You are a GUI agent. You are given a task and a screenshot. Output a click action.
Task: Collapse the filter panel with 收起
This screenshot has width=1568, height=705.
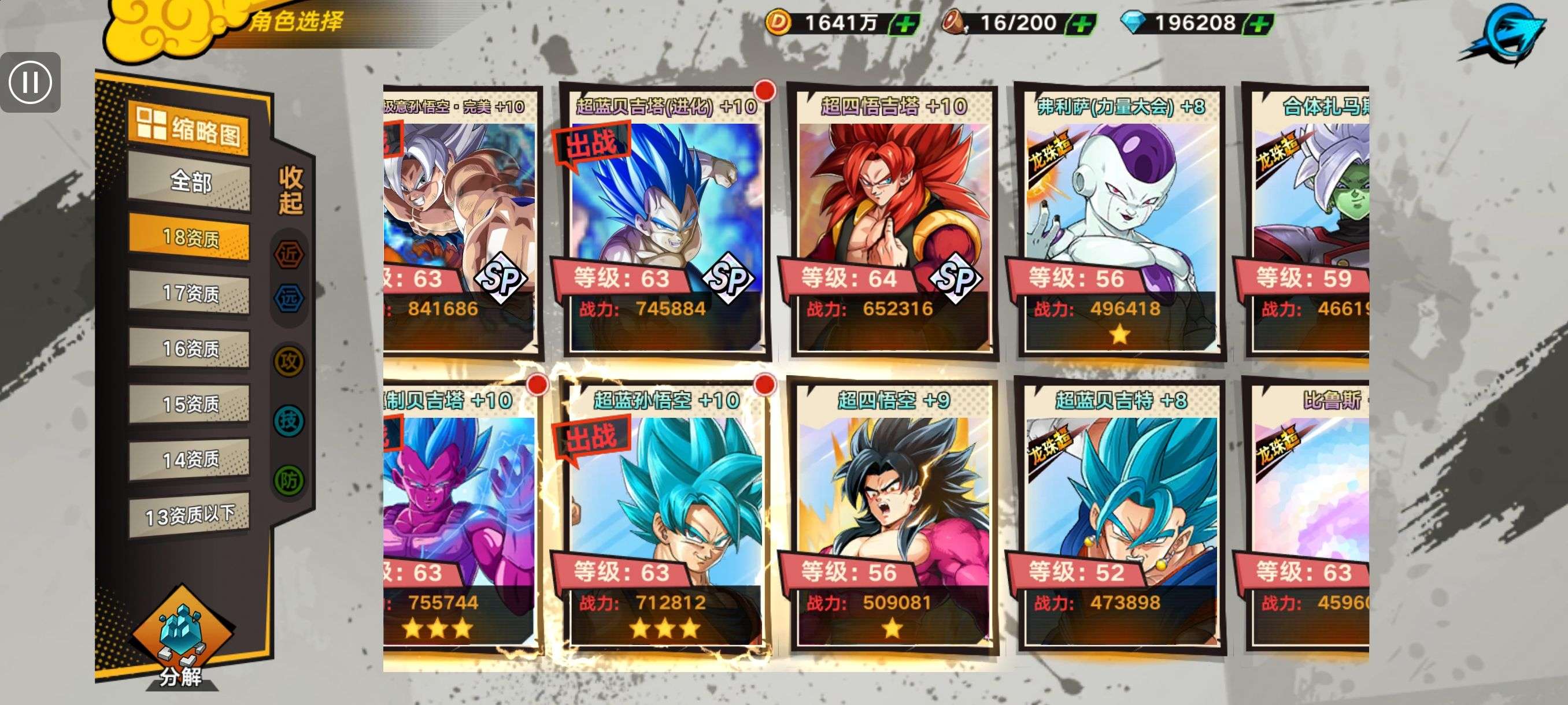(290, 190)
